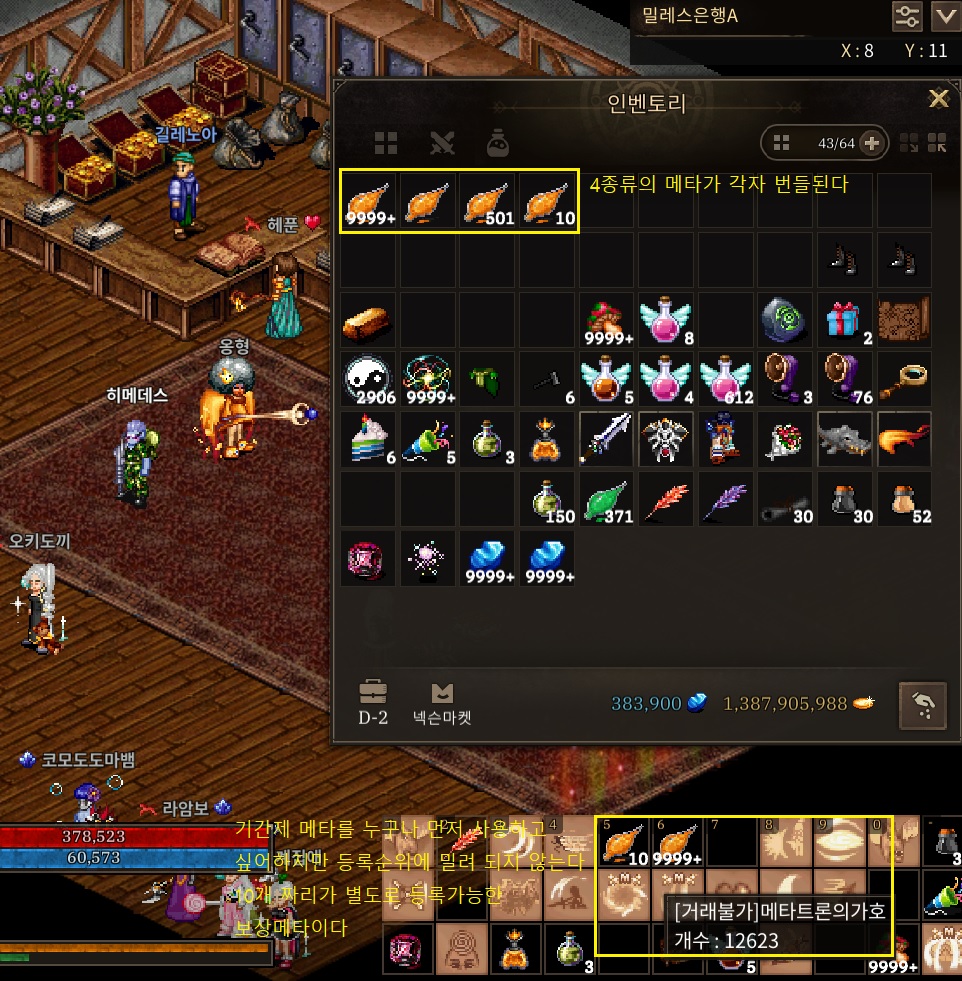Image resolution: width=962 pixels, height=981 pixels.
Task: Switch to the equipment crossed-swords tab
Action: click(x=442, y=143)
